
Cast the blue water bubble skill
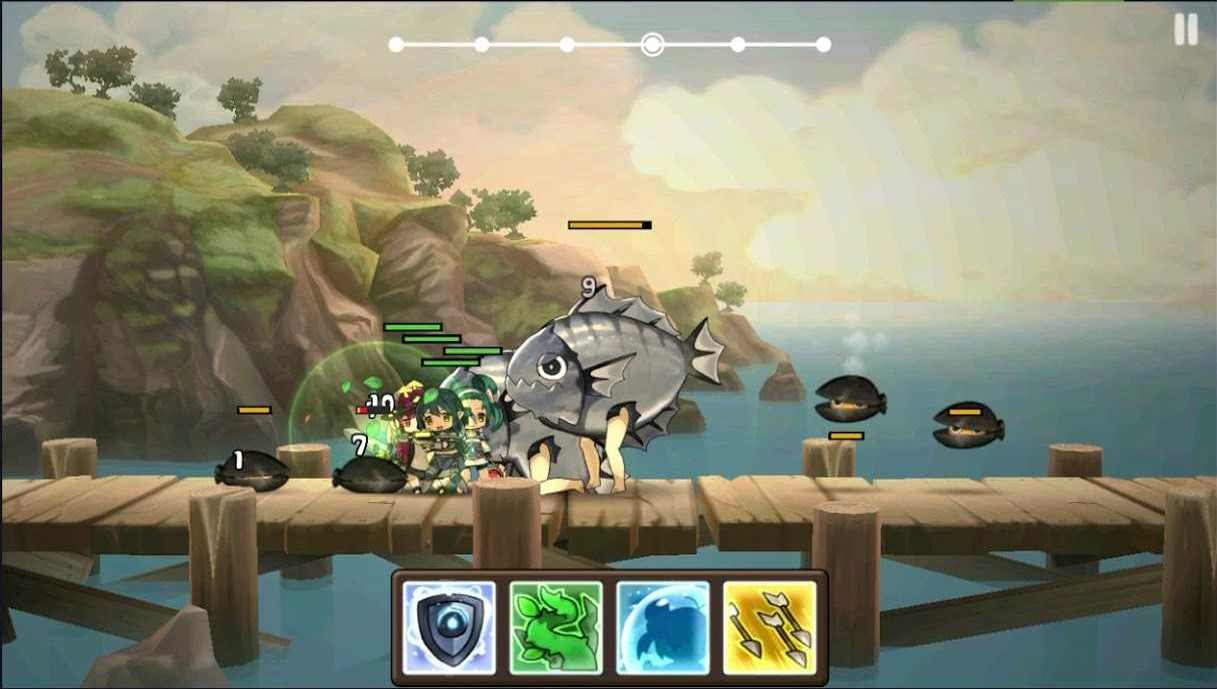[x=662, y=627]
